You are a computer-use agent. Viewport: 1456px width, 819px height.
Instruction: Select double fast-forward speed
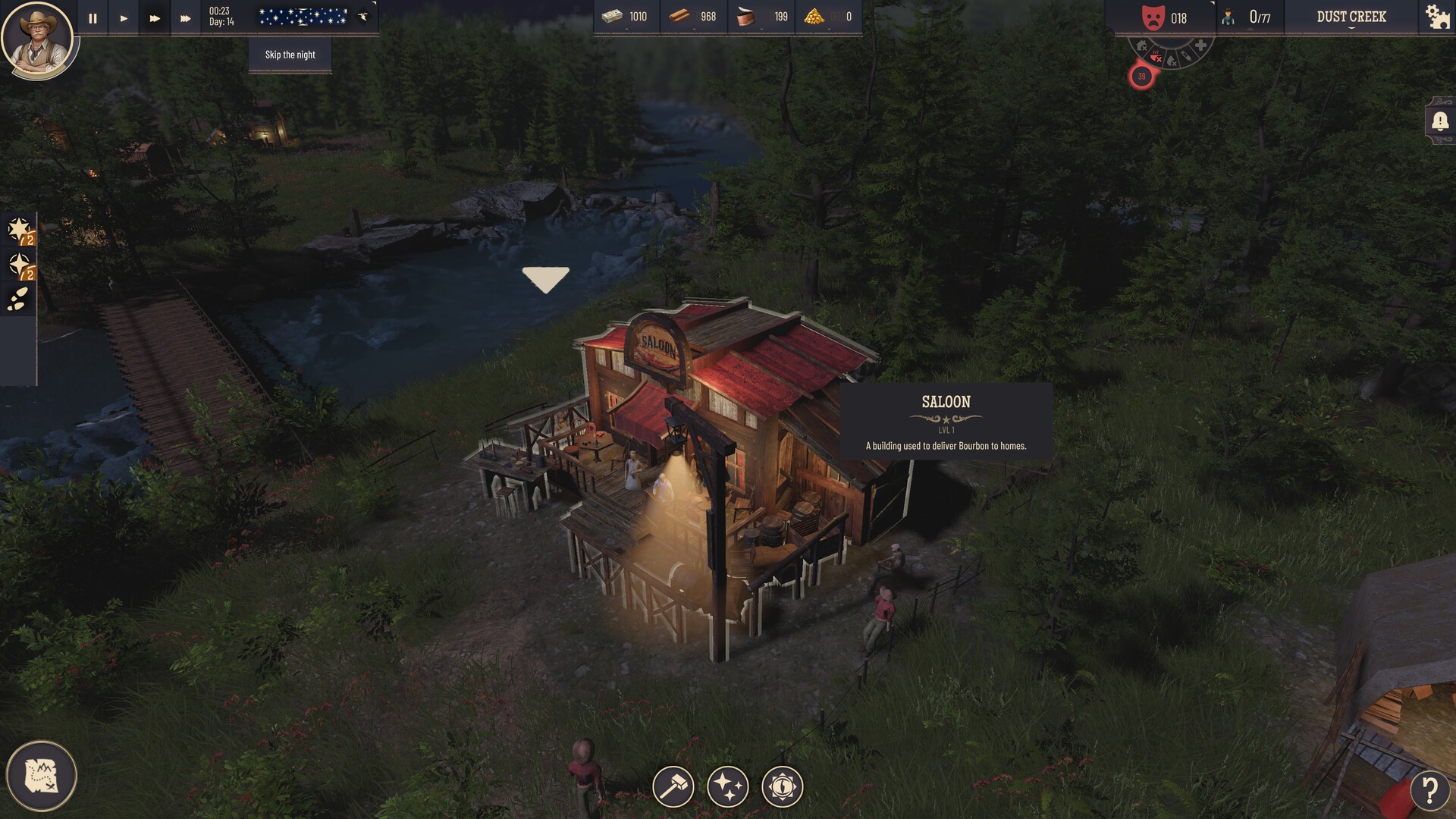pos(155,18)
